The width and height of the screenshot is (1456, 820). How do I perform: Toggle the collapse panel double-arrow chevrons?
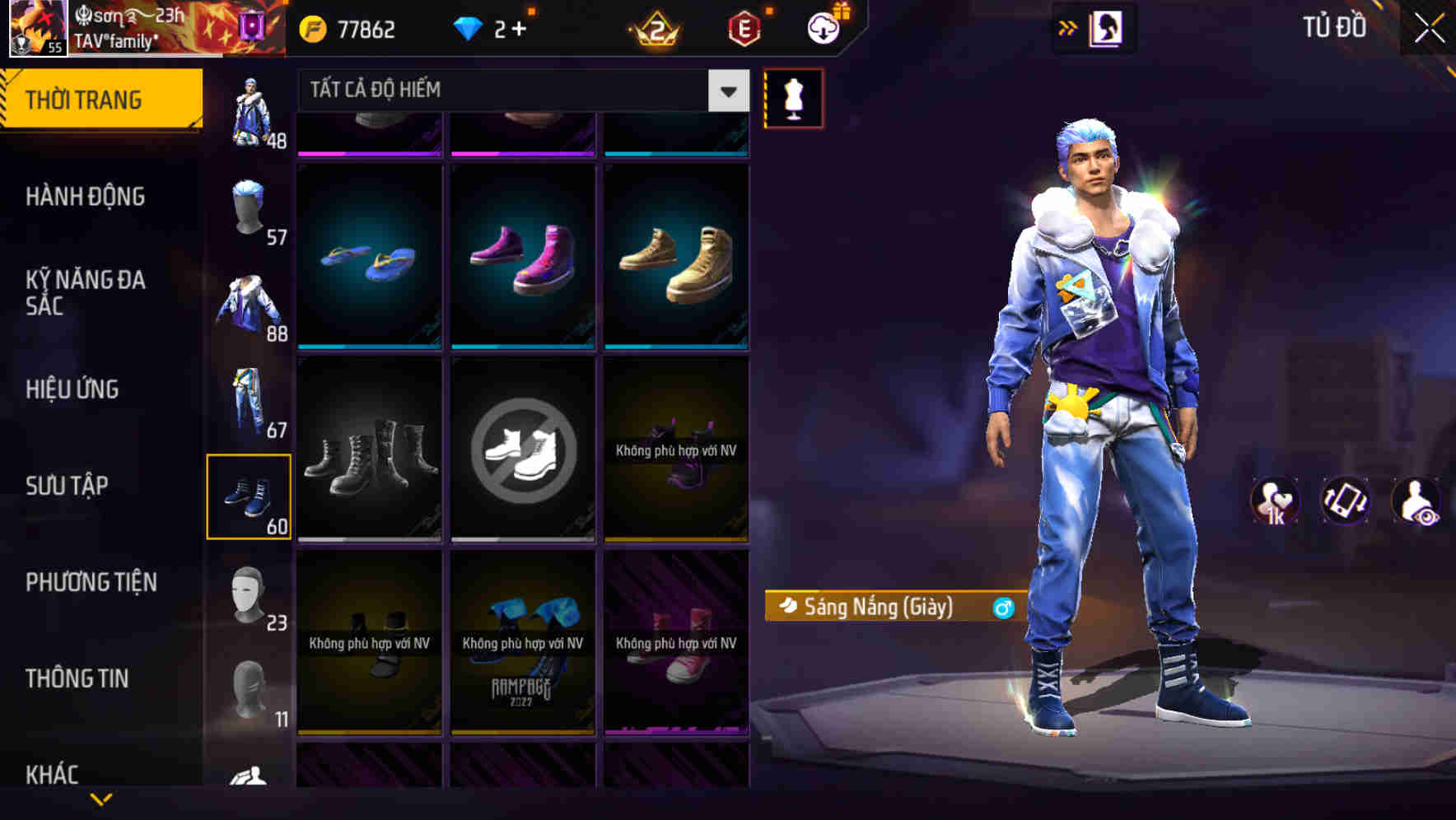click(x=1068, y=27)
